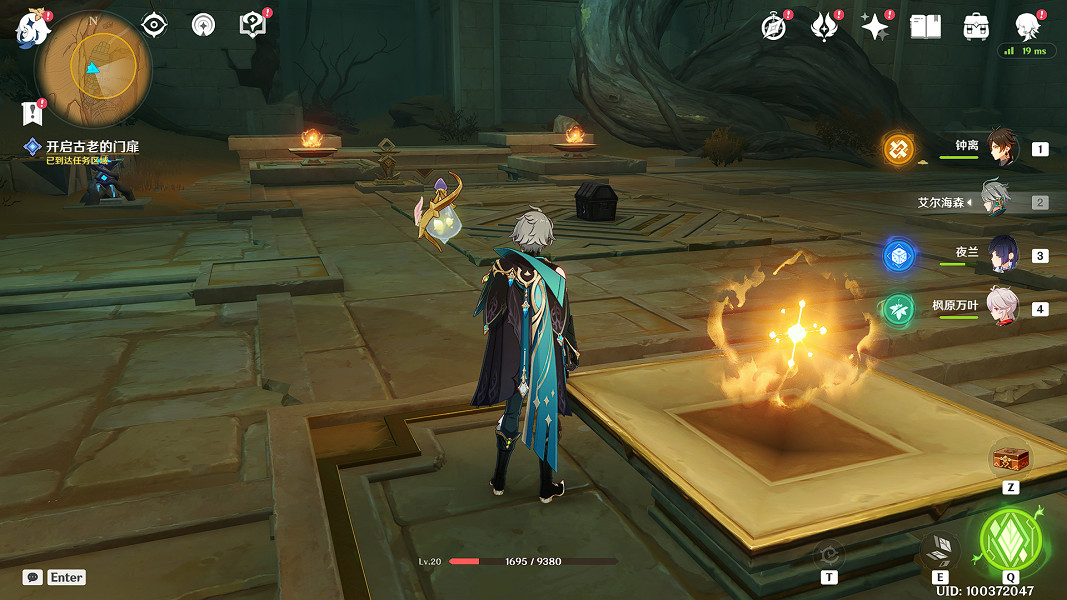Viewport: 1067px width, 600px height.
Task: Open the question-mark tutorial book icon
Action: 253,25
